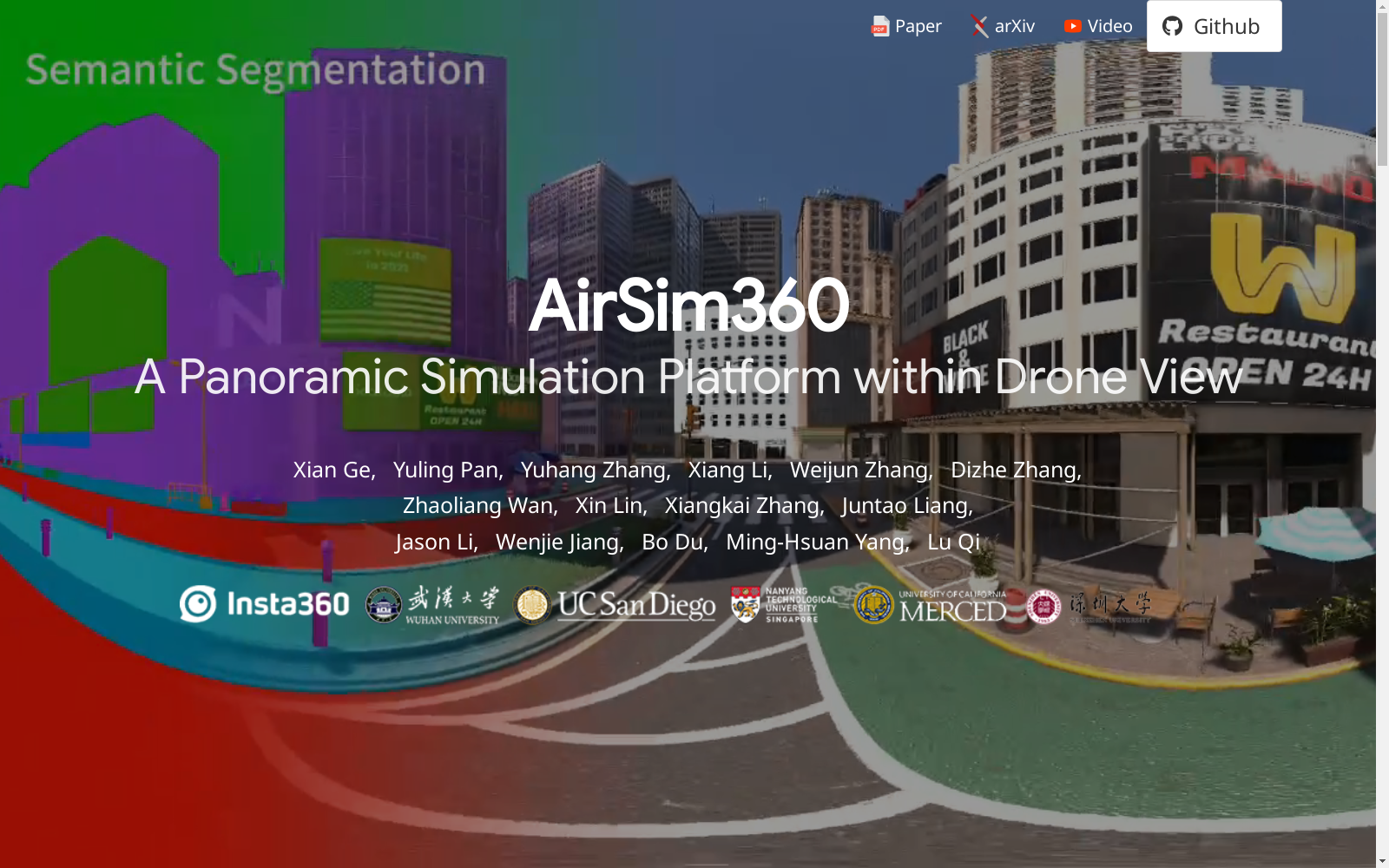
Task: Click author name Lu Qi
Action: tap(953, 541)
